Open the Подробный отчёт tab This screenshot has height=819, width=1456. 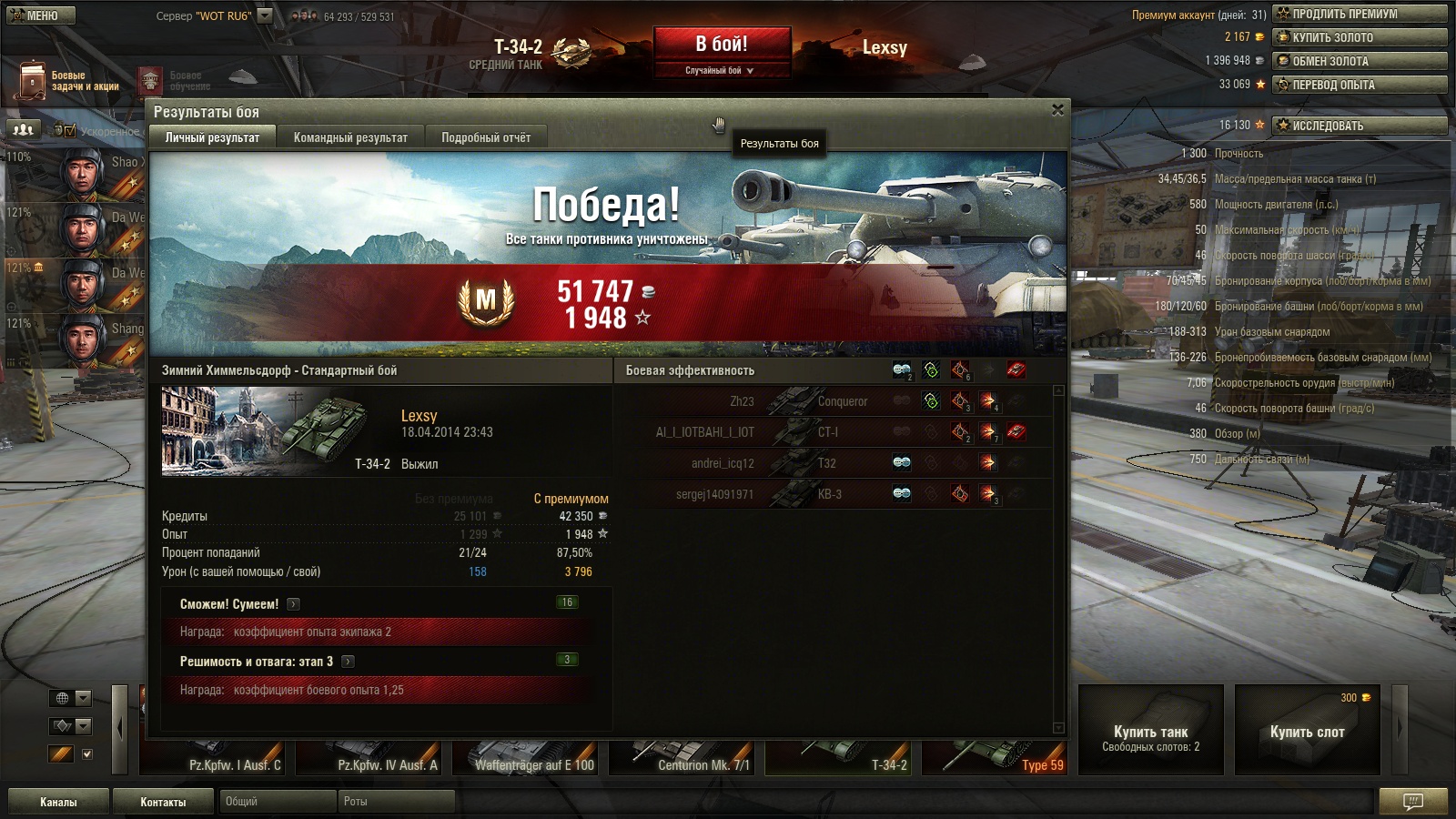(x=486, y=137)
